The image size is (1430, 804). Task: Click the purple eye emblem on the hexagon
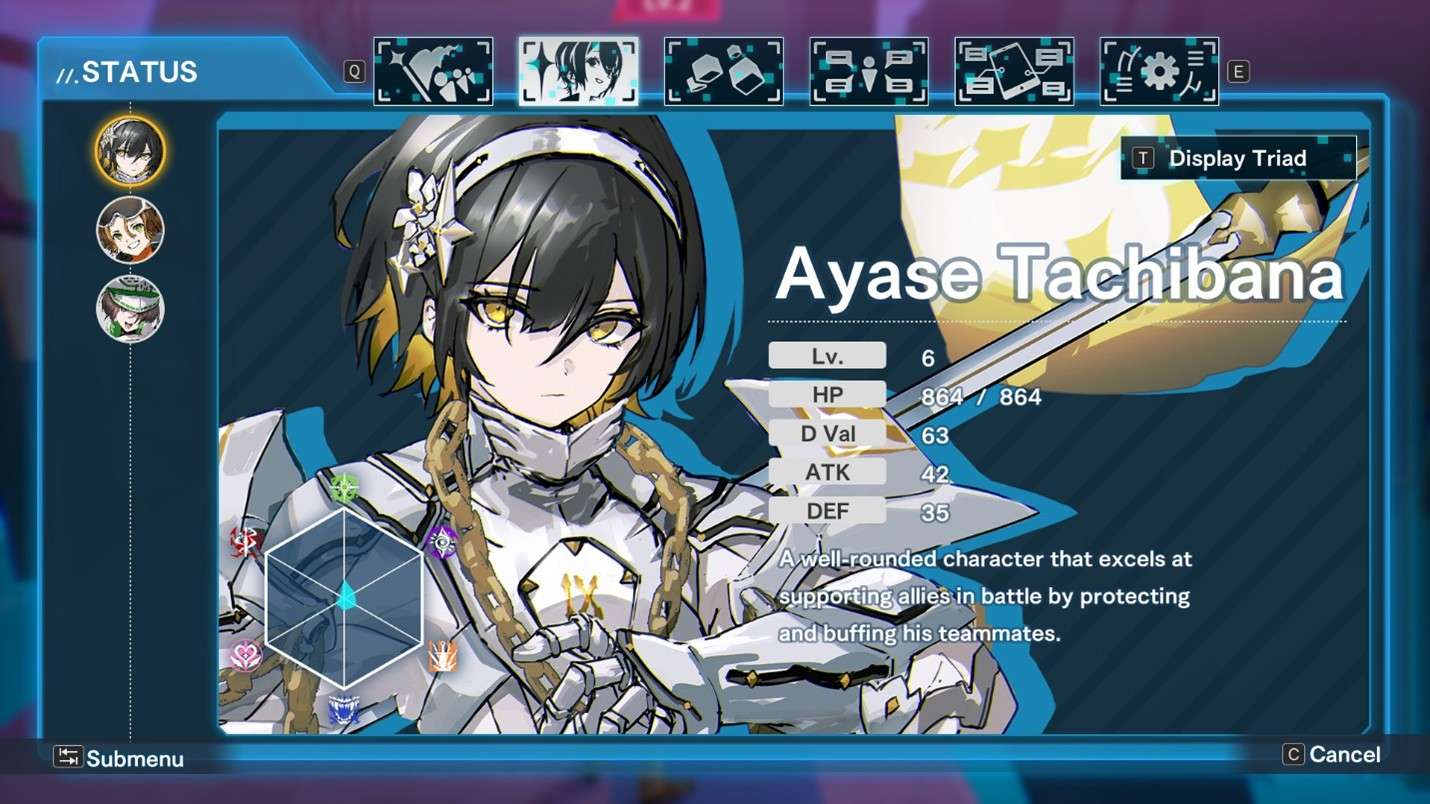(x=442, y=542)
